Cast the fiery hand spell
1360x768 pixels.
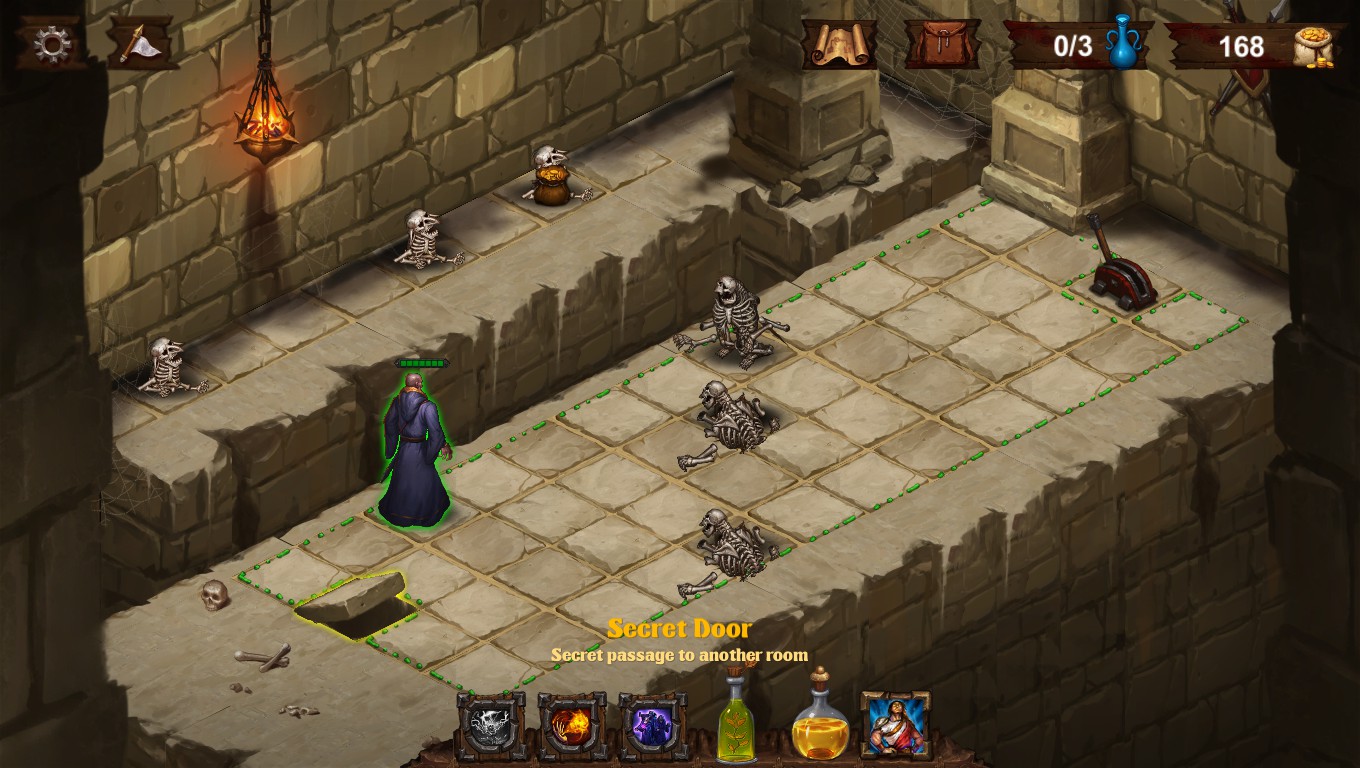point(571,722)
